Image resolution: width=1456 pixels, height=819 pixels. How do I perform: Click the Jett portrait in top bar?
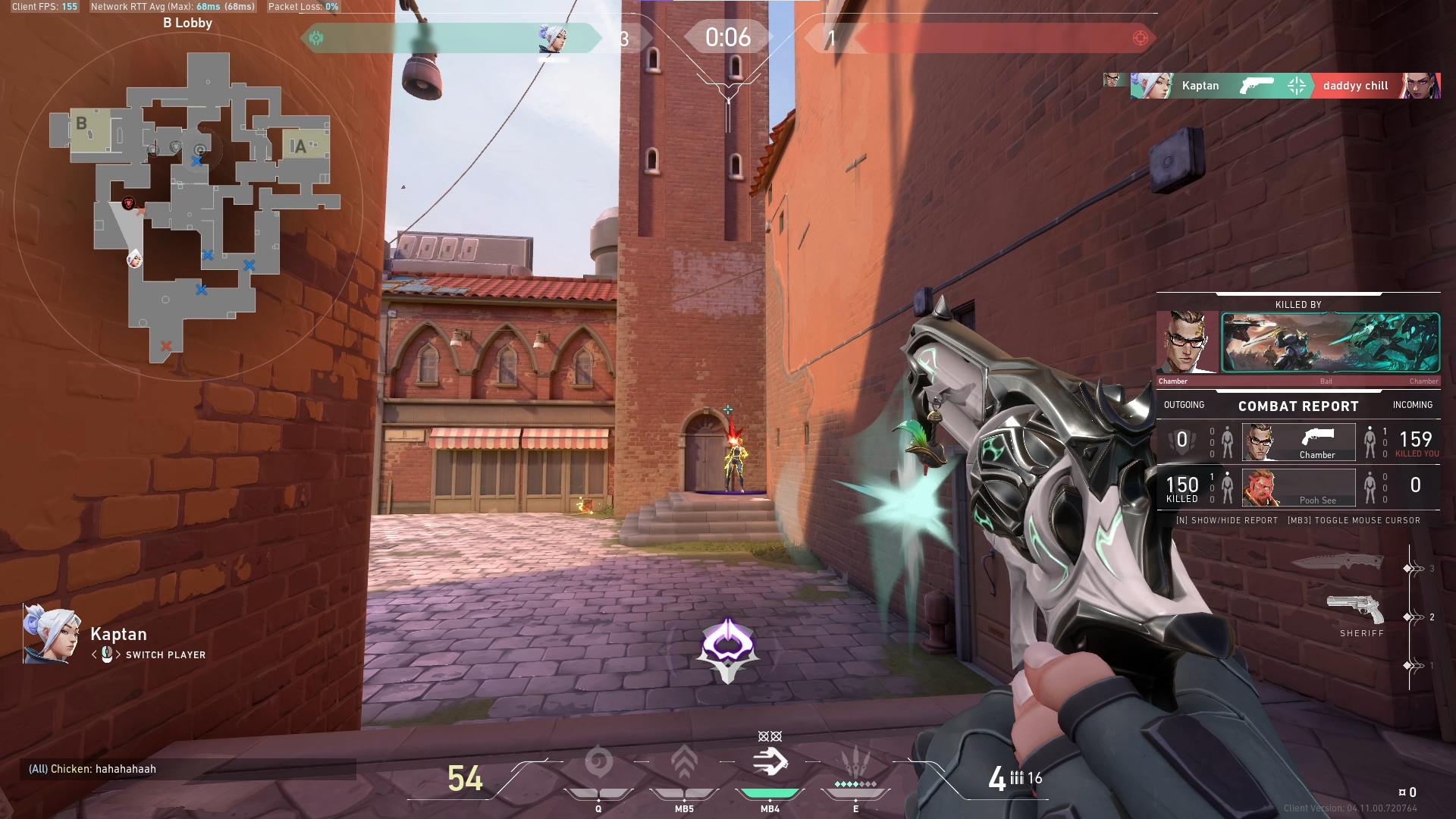(x=552, y=38)
